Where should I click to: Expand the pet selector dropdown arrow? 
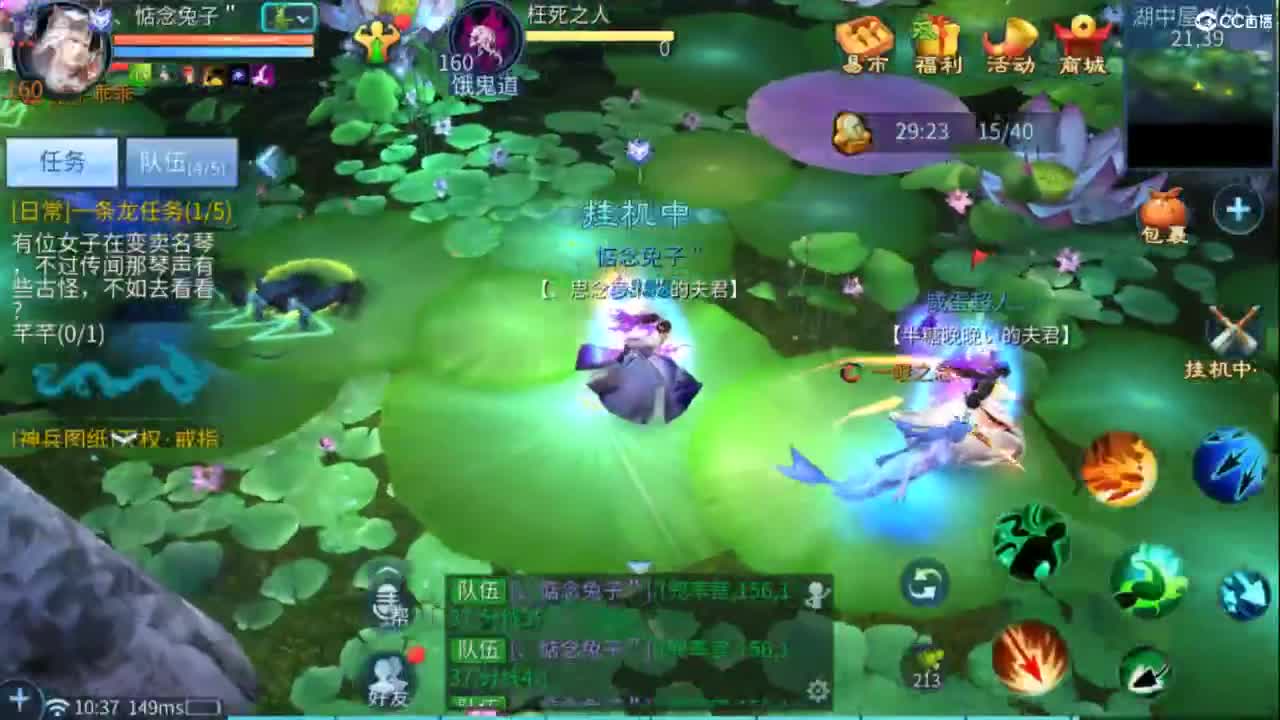[x=302, y=19]
